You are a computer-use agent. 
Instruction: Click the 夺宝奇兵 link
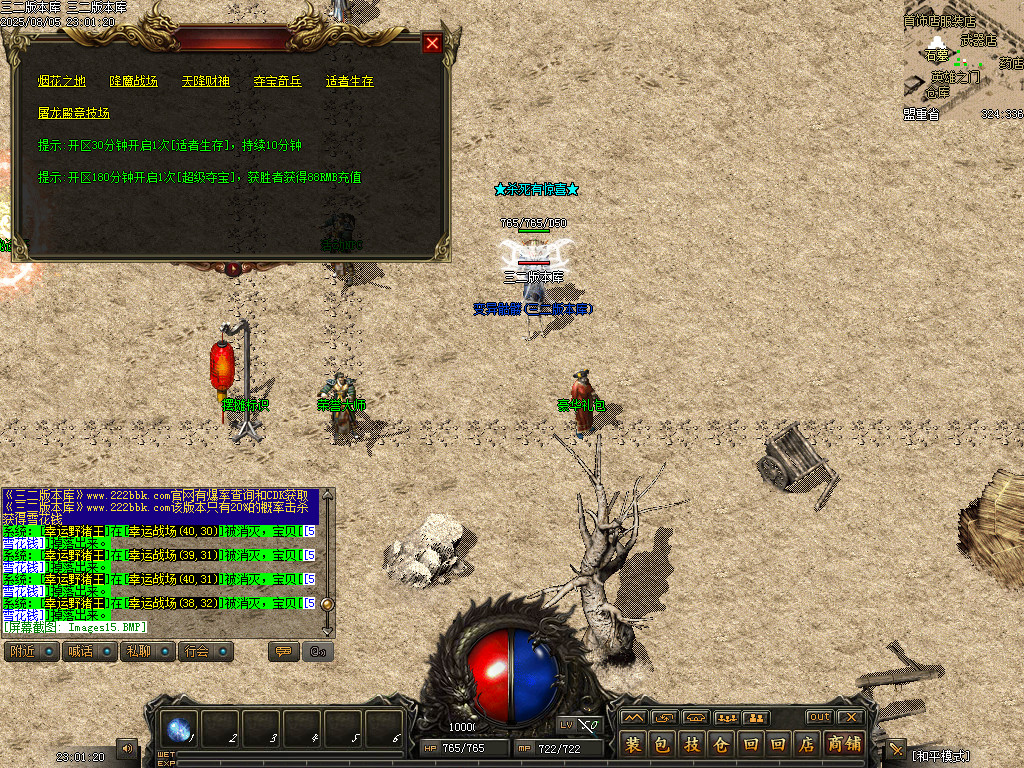click(278, 81)
